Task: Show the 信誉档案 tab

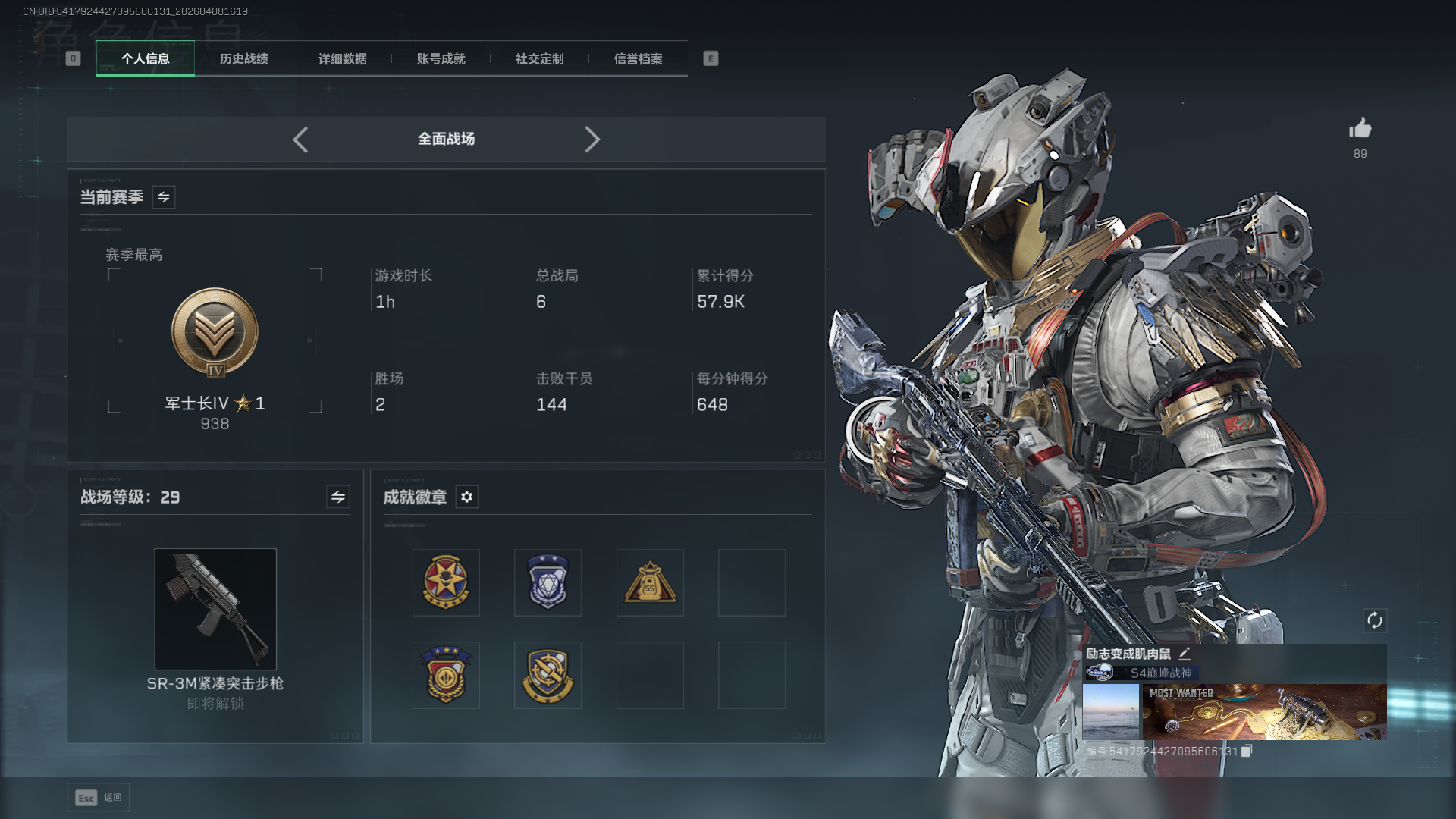Action: click(638, 59)
